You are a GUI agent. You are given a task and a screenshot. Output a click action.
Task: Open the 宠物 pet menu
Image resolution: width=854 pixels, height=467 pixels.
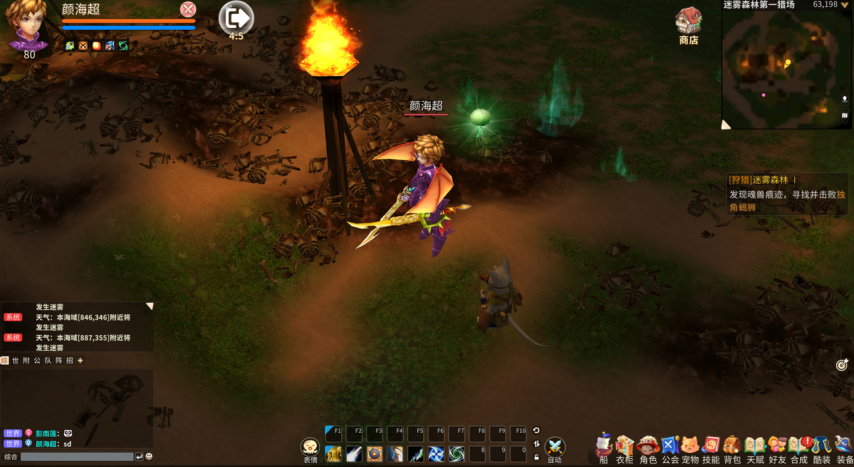(x=690, y=446)
